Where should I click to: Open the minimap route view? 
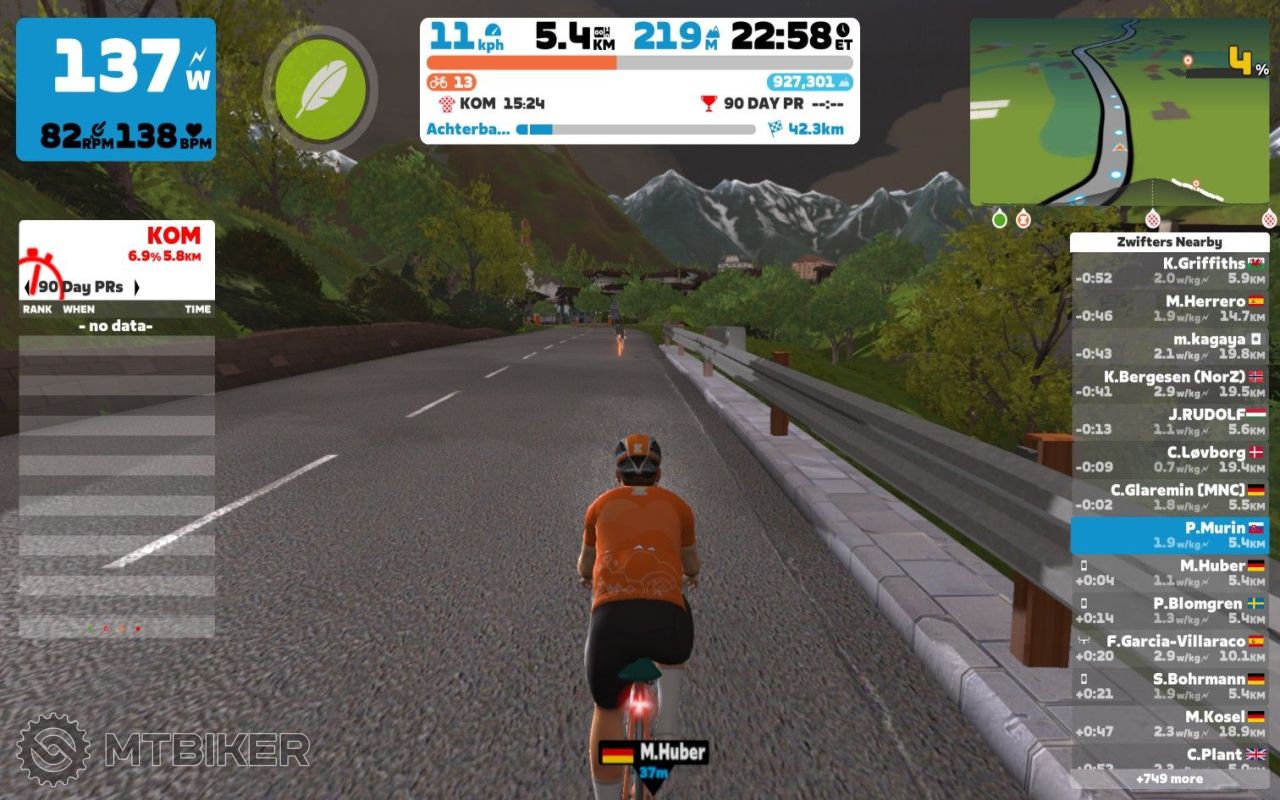pos(1119,112)
